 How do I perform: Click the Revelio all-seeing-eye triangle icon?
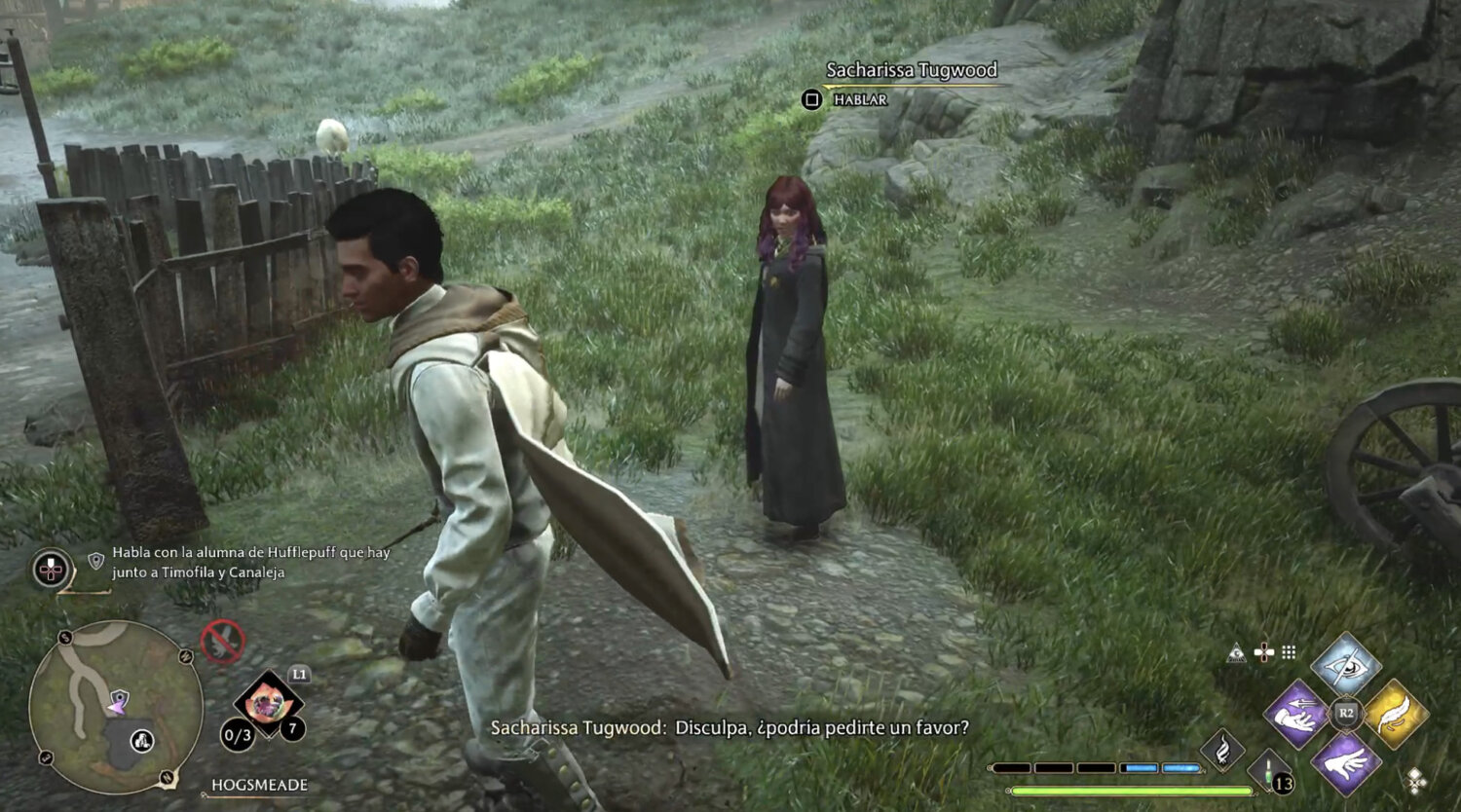(1237, 652)
